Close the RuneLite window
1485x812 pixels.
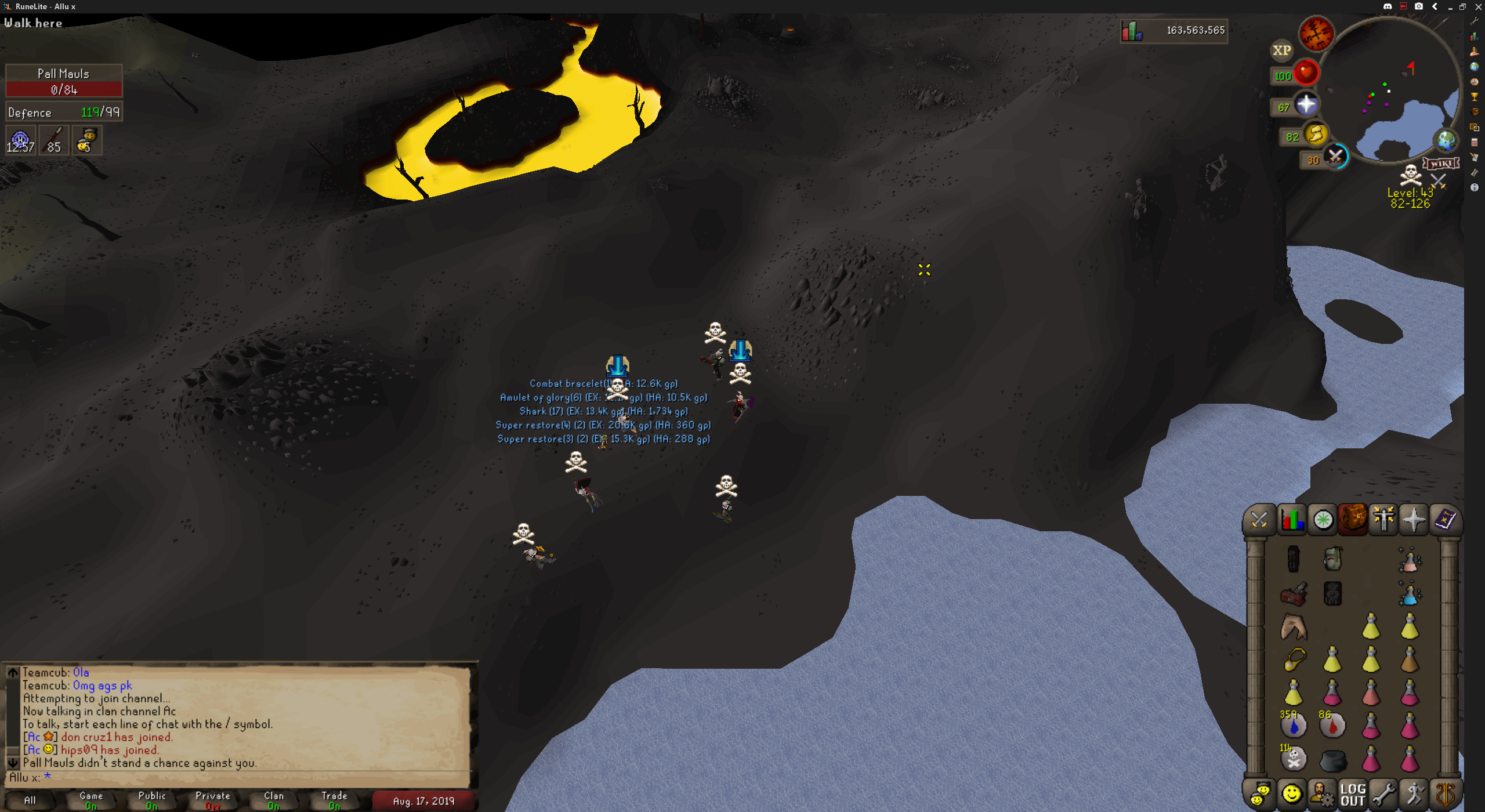click(1477, 6)
